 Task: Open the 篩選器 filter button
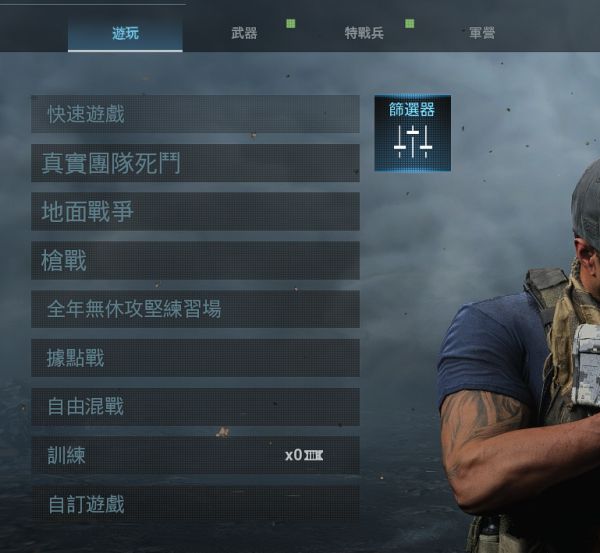point(412,133)
